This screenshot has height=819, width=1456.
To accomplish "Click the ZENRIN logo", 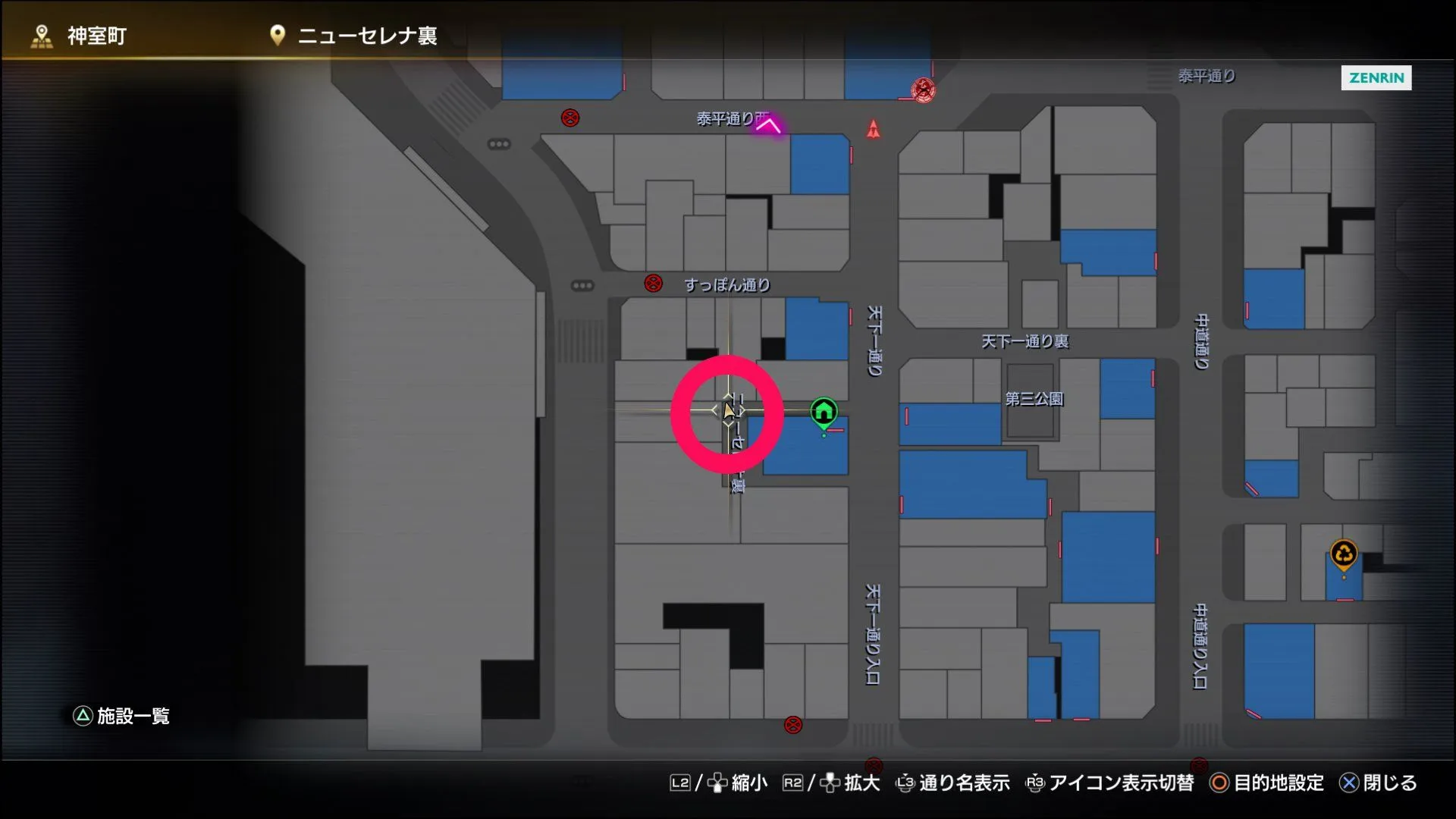I will pyautogui.click(x=1376, y=78).
